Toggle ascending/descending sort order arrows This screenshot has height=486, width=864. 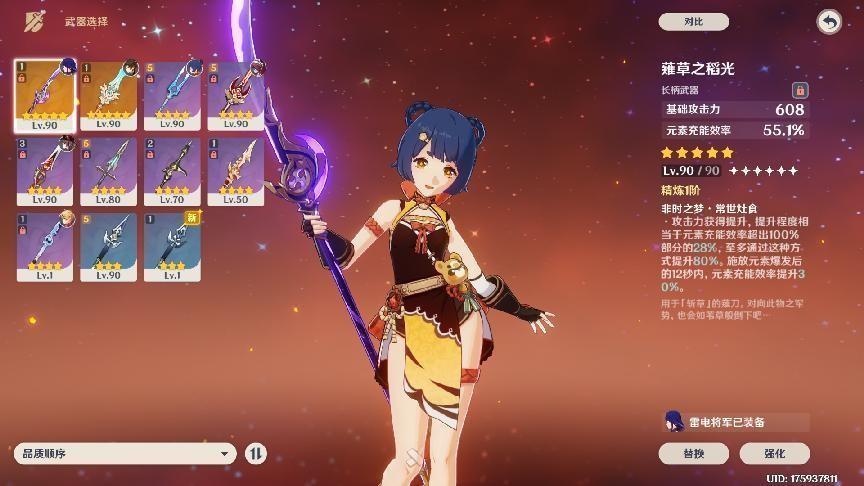pos(256,453)
